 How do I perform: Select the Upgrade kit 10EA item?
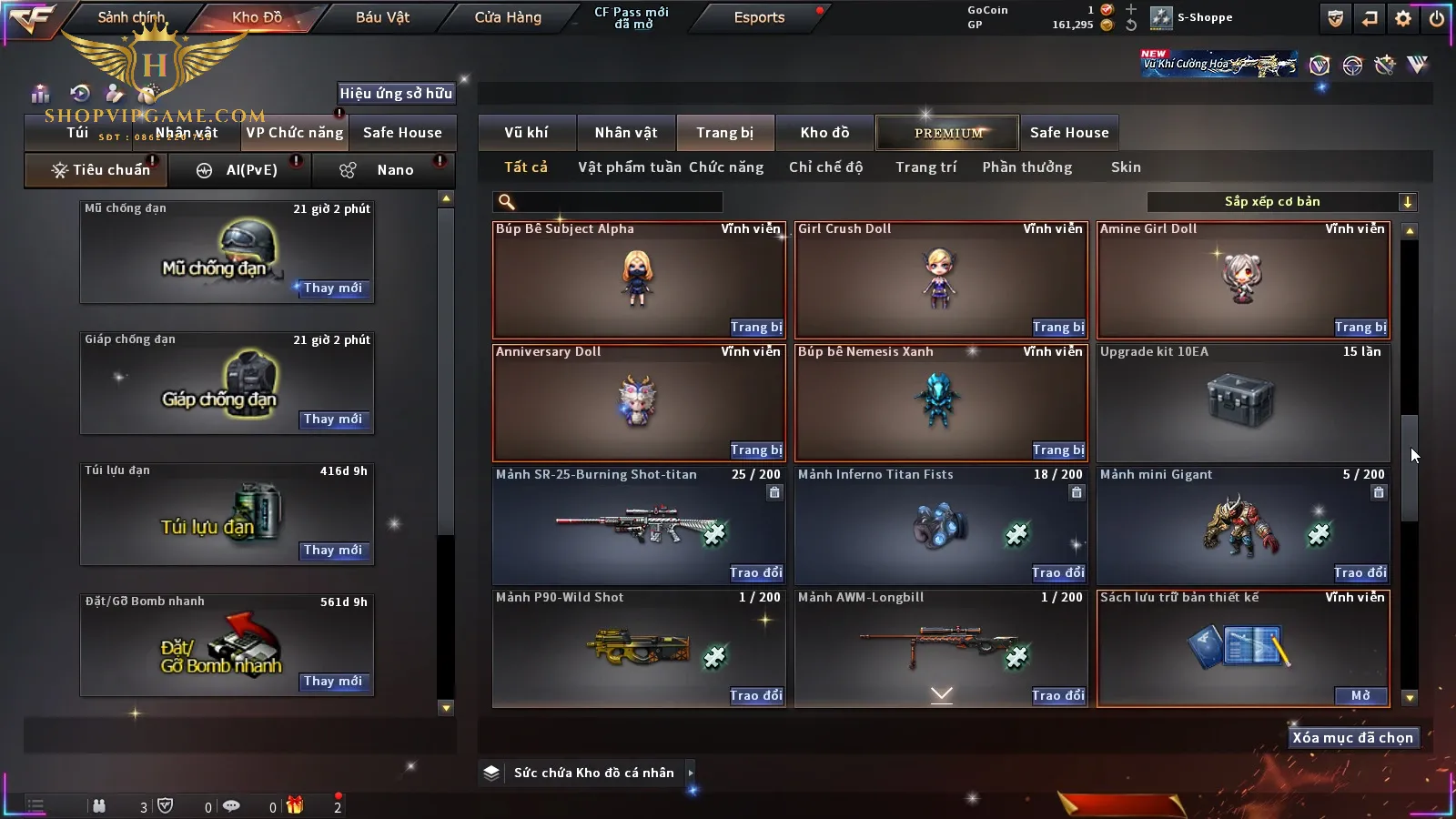1243,402
